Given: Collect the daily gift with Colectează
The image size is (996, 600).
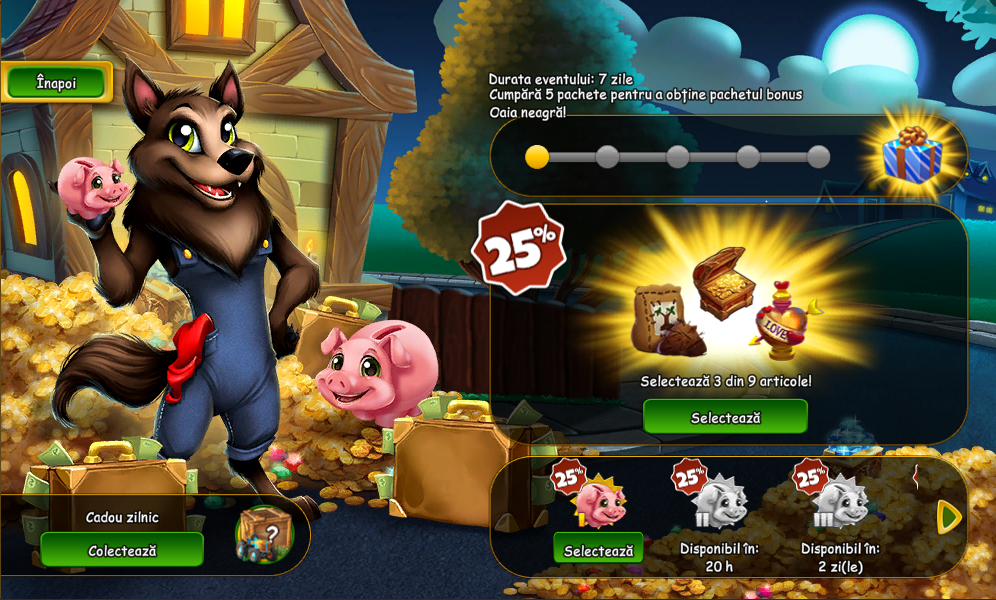Looking at the screenshot, I should click(122, 550).
